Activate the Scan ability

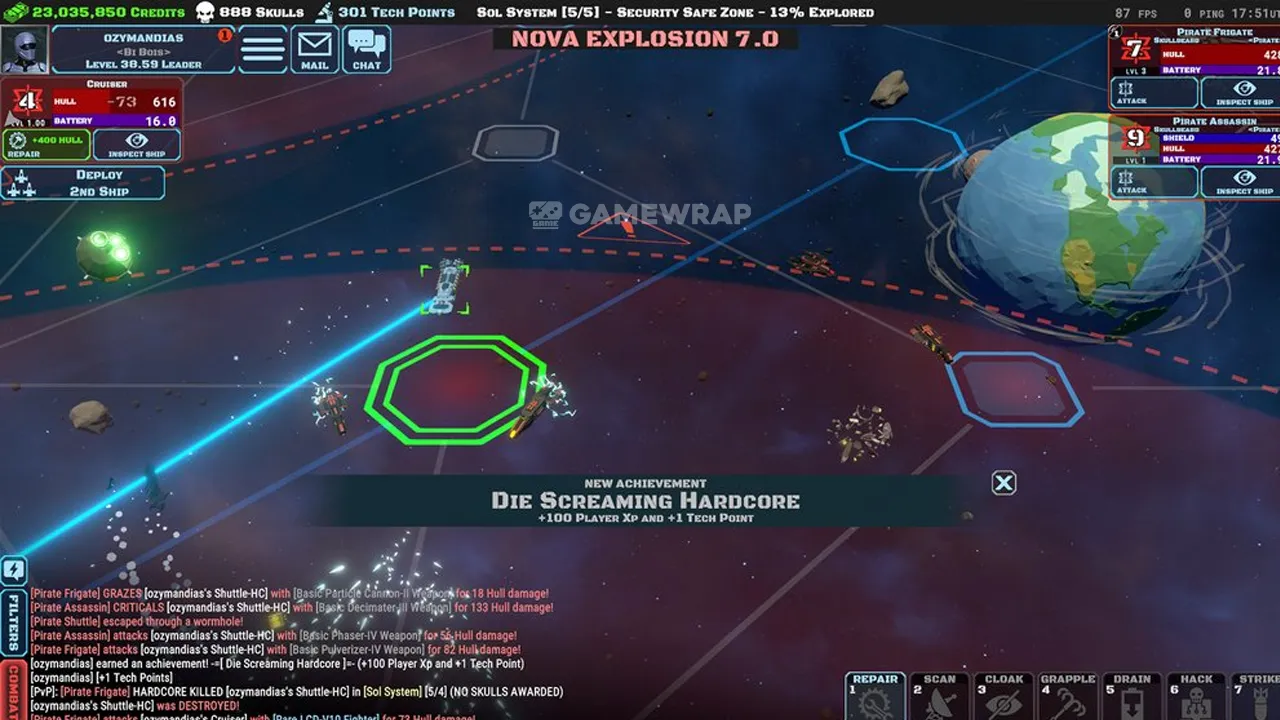coord(940,697)
